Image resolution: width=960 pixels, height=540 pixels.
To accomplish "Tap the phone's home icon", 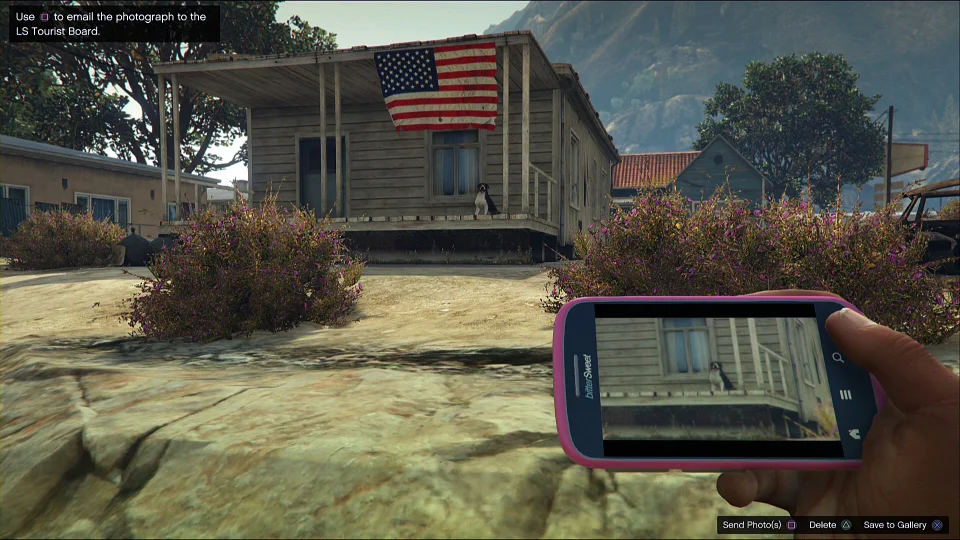I will pos(853,433).
